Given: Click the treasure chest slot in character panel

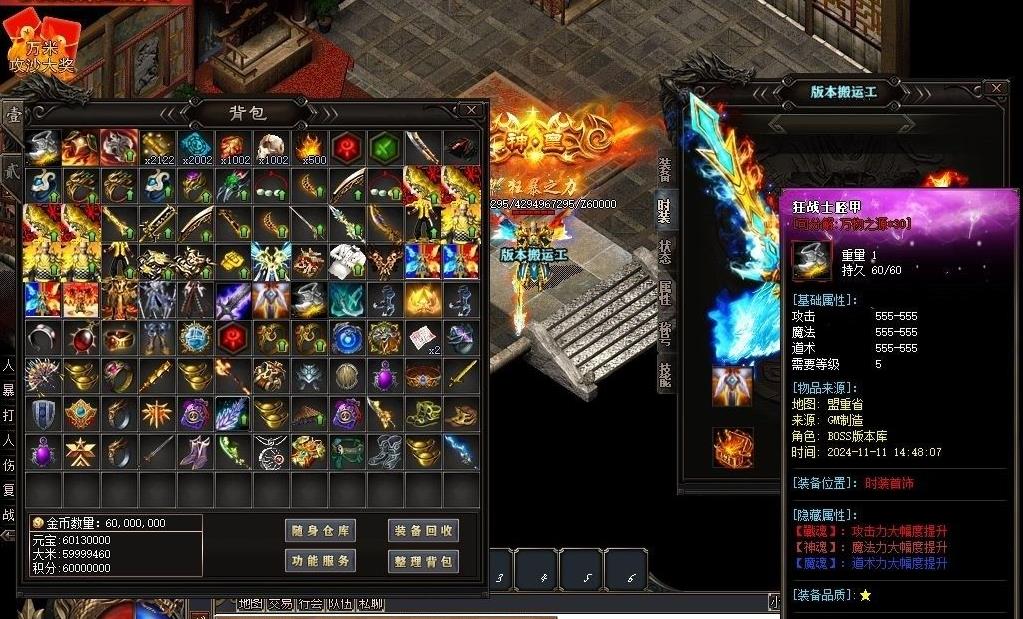Looking at the screenshot, I should 732,447.
